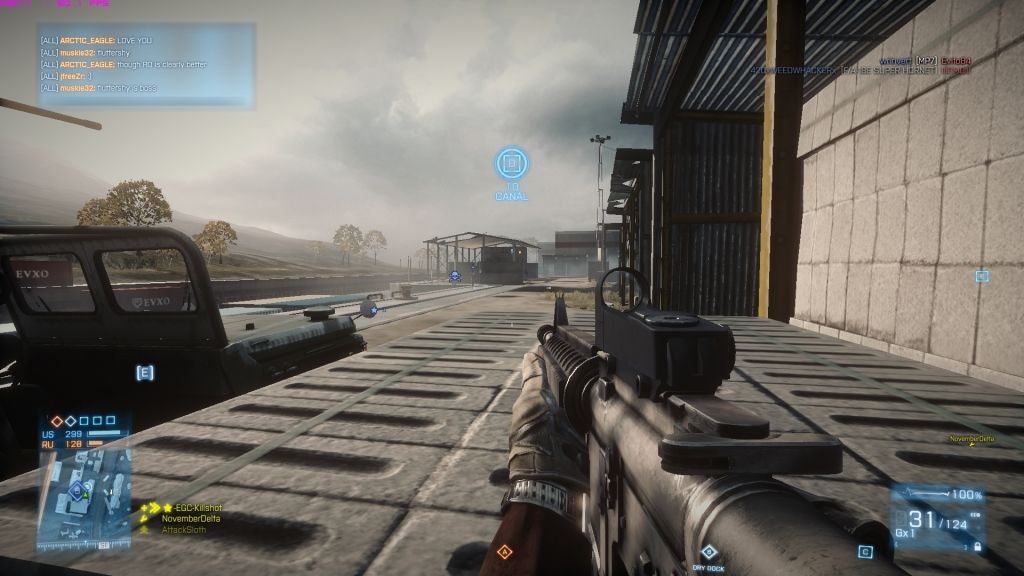The image size is (1024, 576).
Task: Click the Canal objective D marker
Action: click(x=511, y=162)
